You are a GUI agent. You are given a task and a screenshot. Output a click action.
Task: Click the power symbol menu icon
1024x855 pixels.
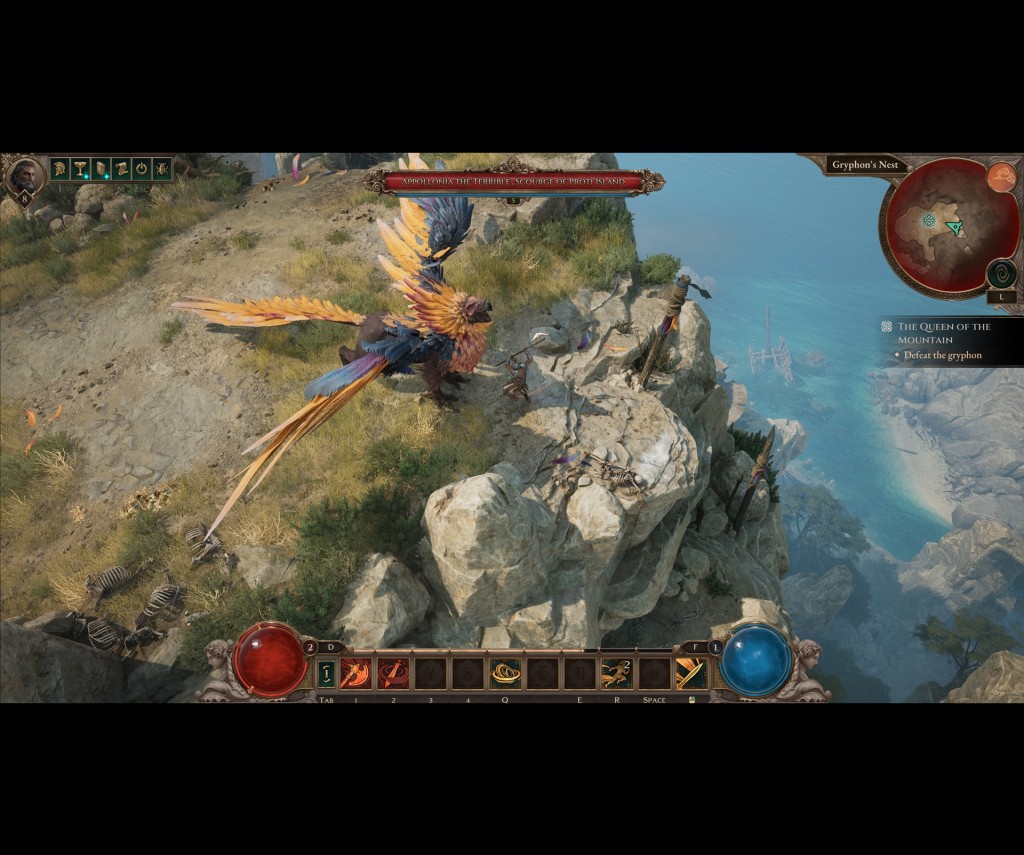click(141, 169)
